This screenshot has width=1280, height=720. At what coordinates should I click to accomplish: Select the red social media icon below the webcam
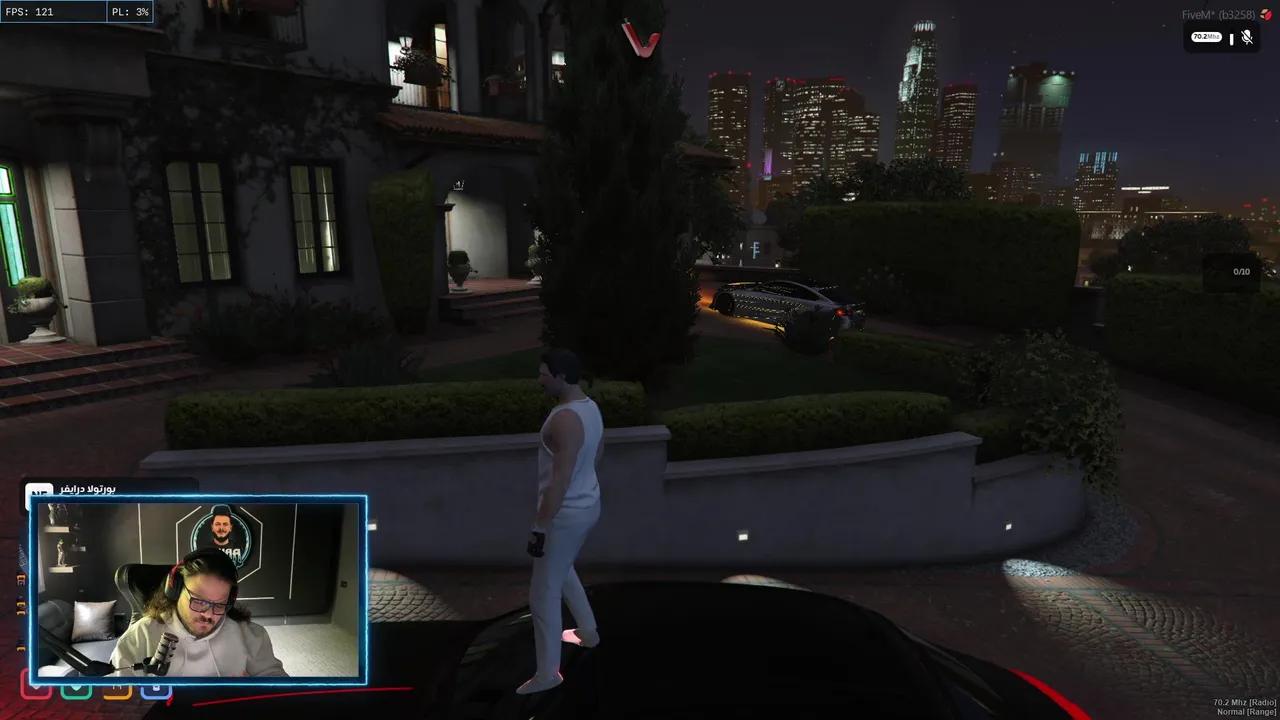(35, 687)
